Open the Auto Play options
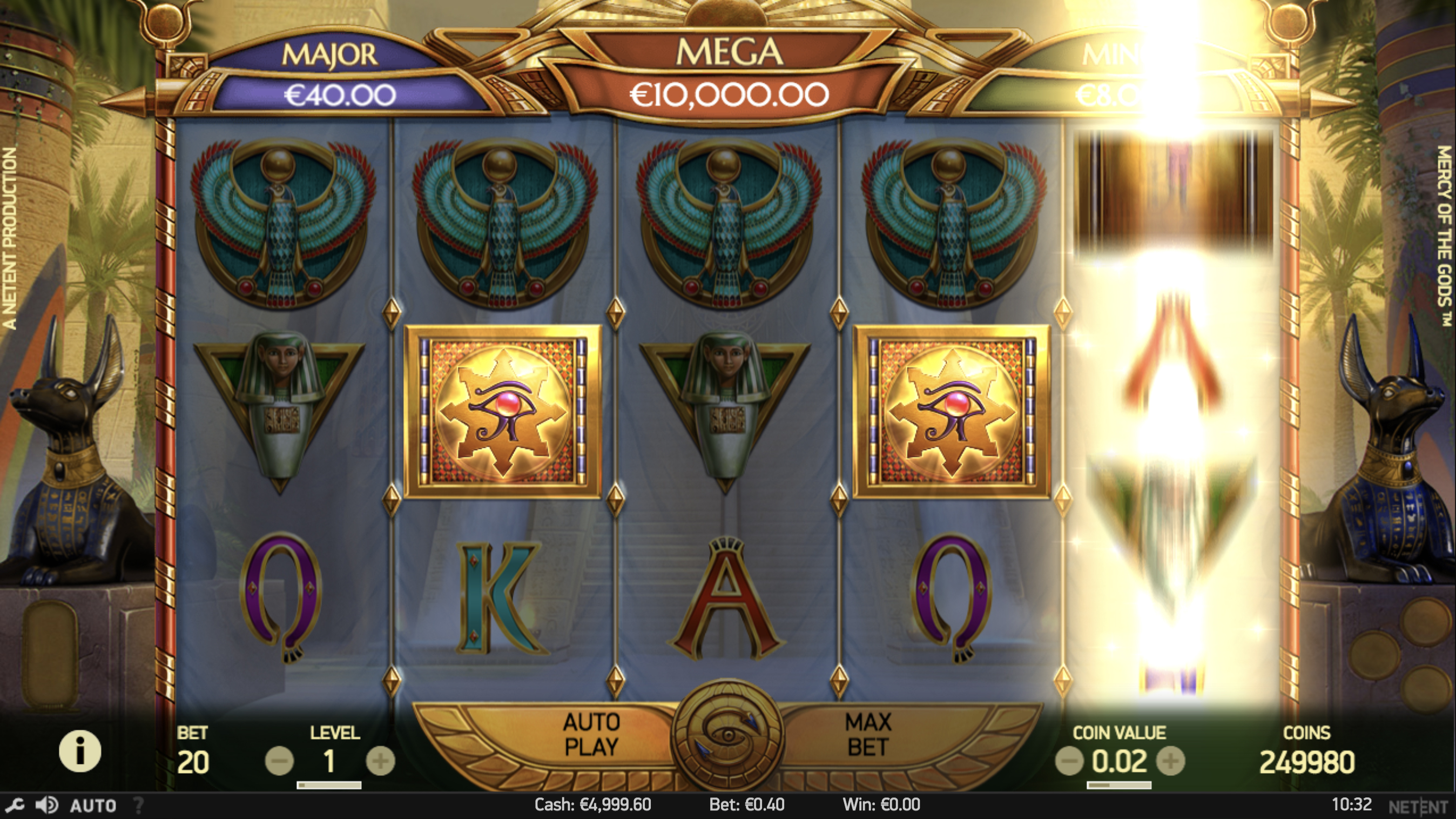This screenshot has height=819, width=1456. pyautogui.click(x=591, y=735)
